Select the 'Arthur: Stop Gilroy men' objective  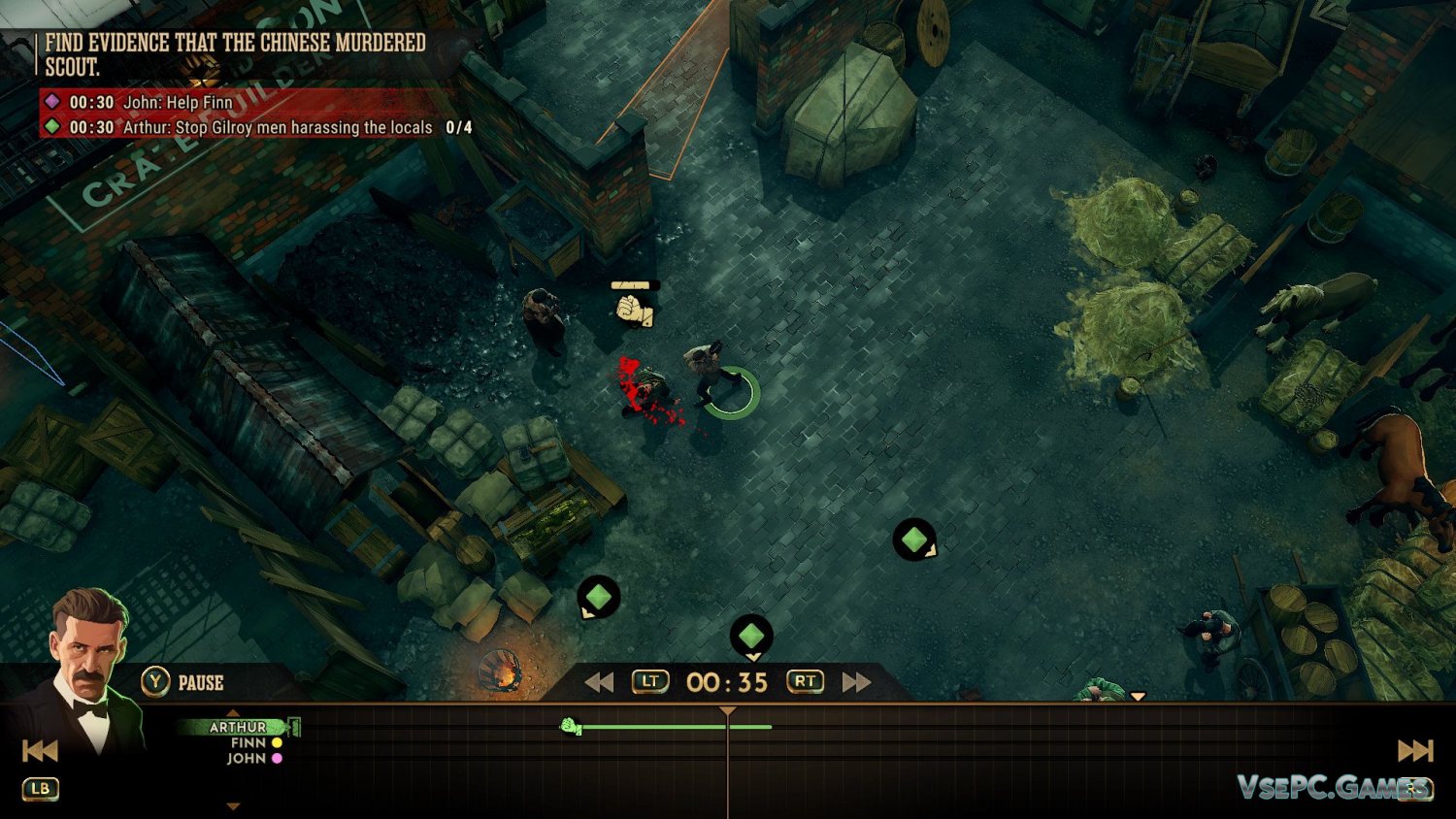point(277,127)
